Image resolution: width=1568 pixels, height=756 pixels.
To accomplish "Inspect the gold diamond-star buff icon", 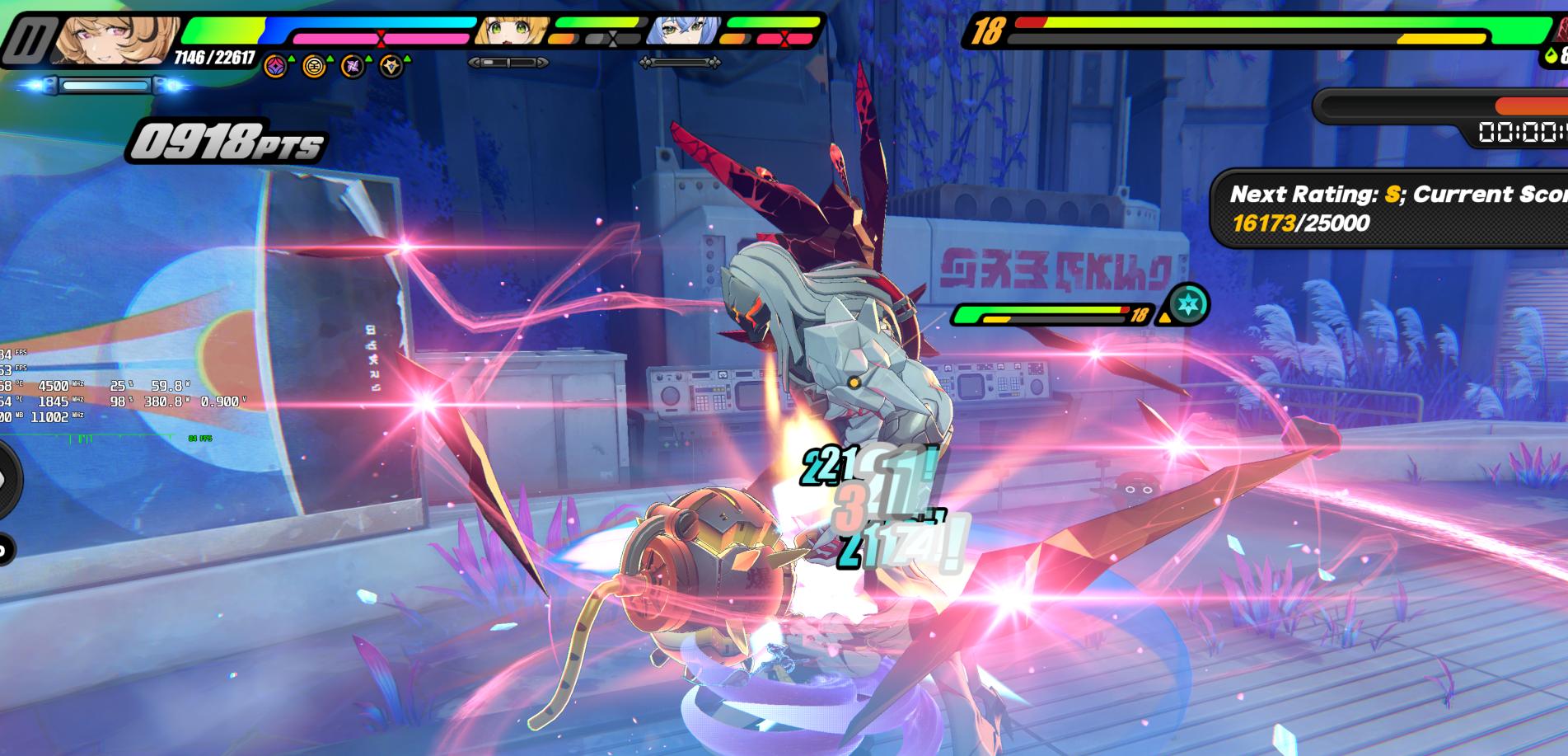I will pyautogui.click(x=391, y=66).
